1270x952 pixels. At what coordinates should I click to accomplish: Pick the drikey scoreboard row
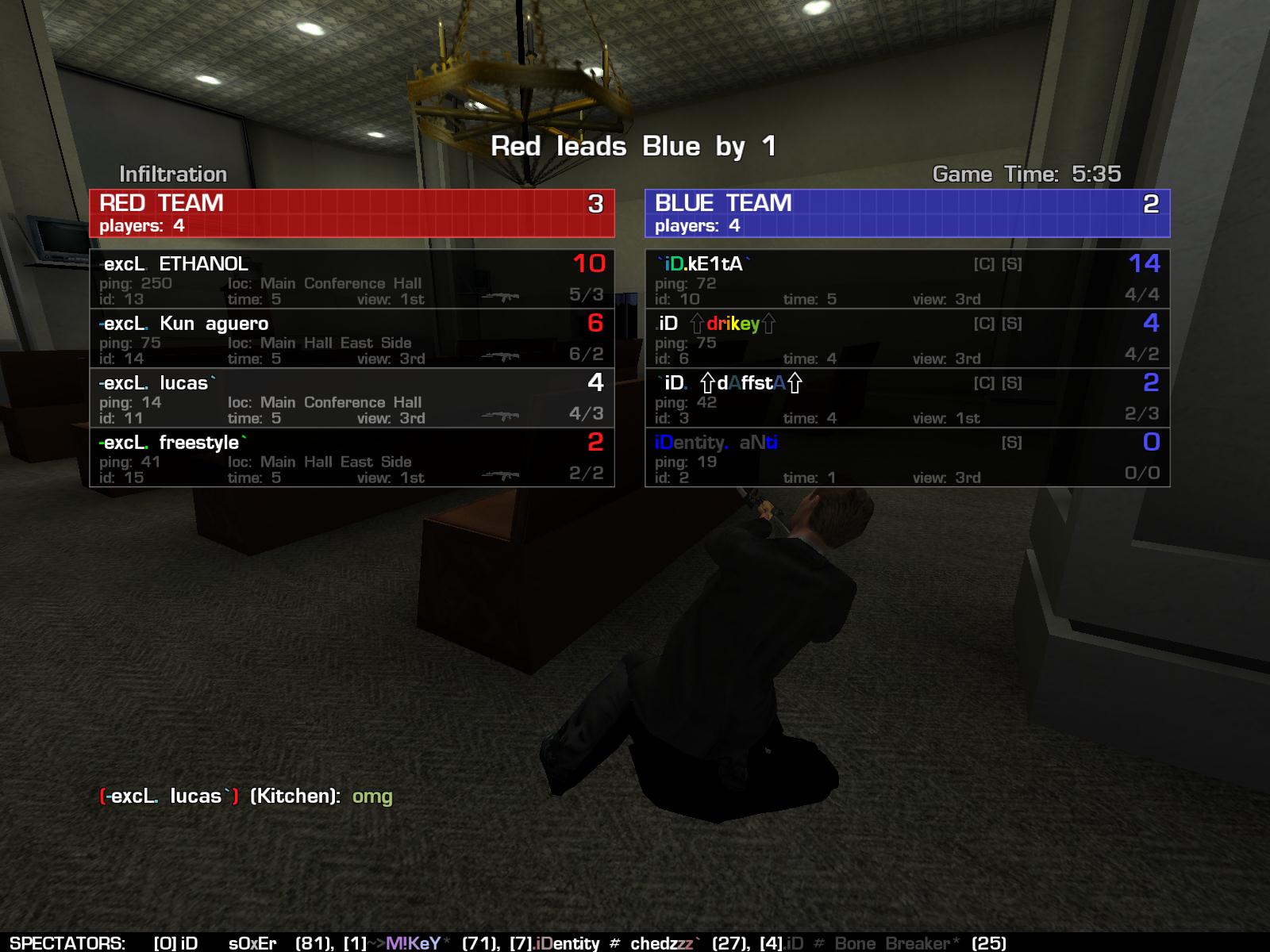(907, 339)
